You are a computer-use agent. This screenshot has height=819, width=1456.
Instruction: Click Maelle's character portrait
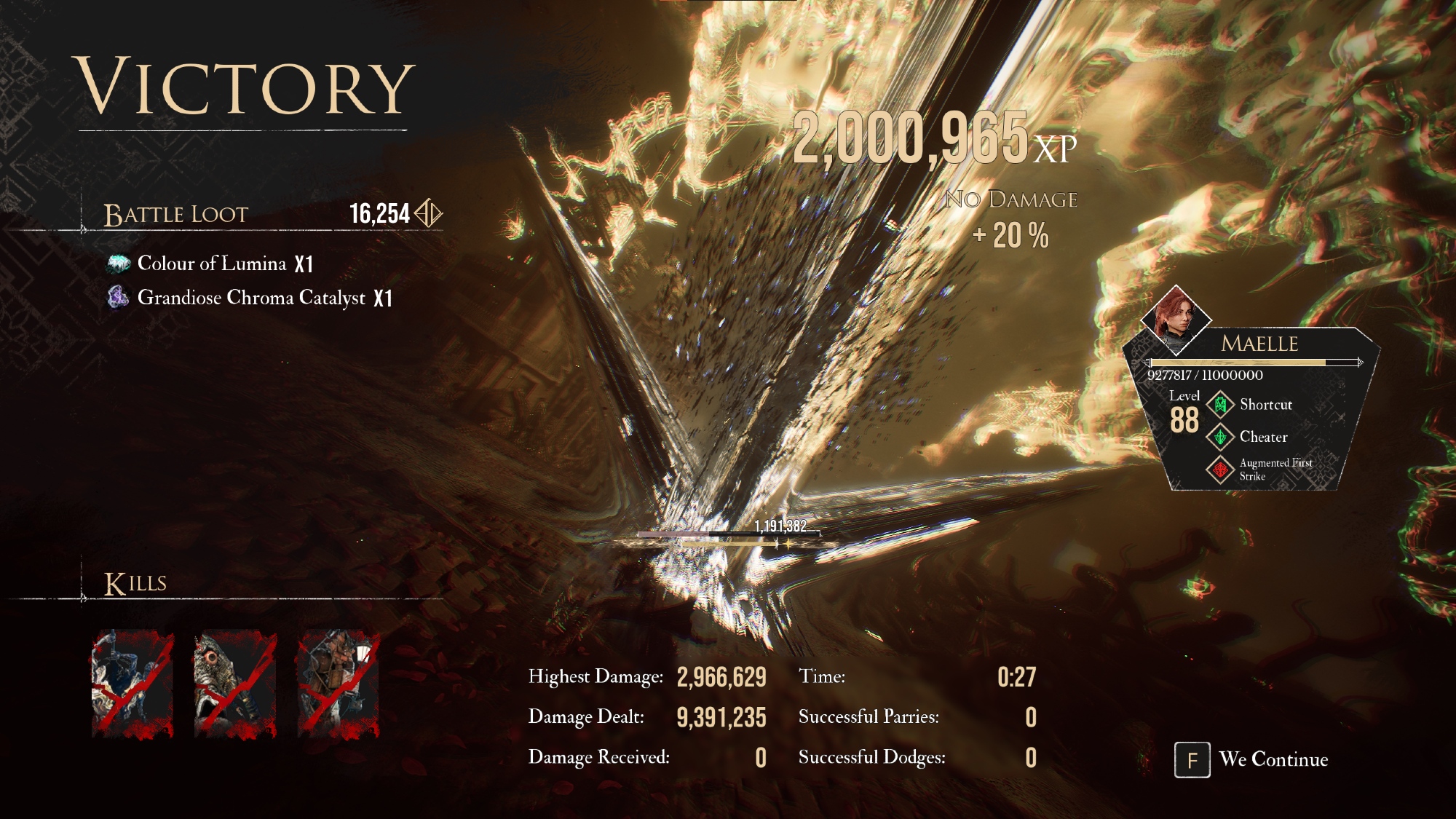point(1175,317)
